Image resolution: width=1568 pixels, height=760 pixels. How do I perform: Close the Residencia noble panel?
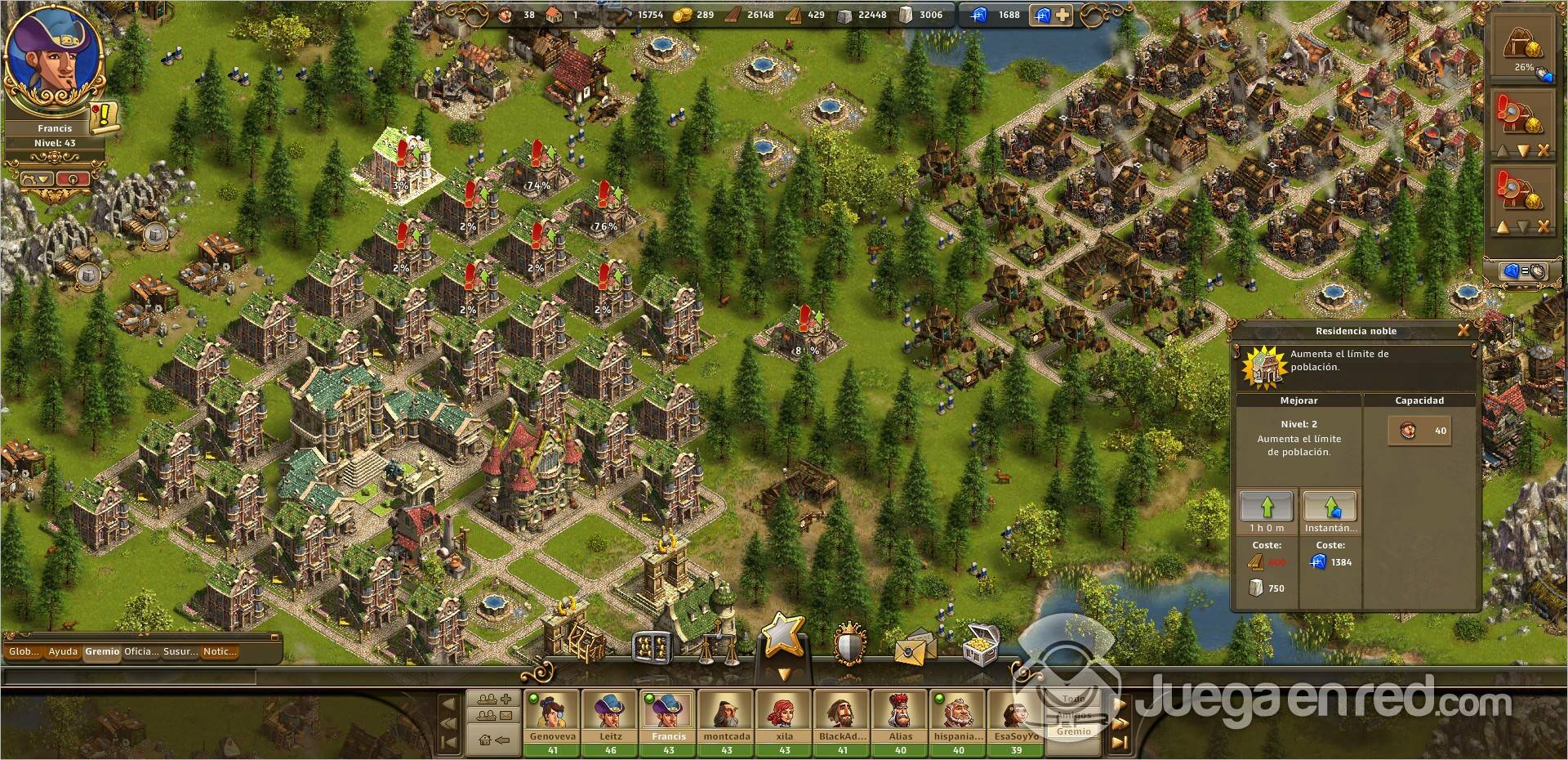click(1463, 330)
